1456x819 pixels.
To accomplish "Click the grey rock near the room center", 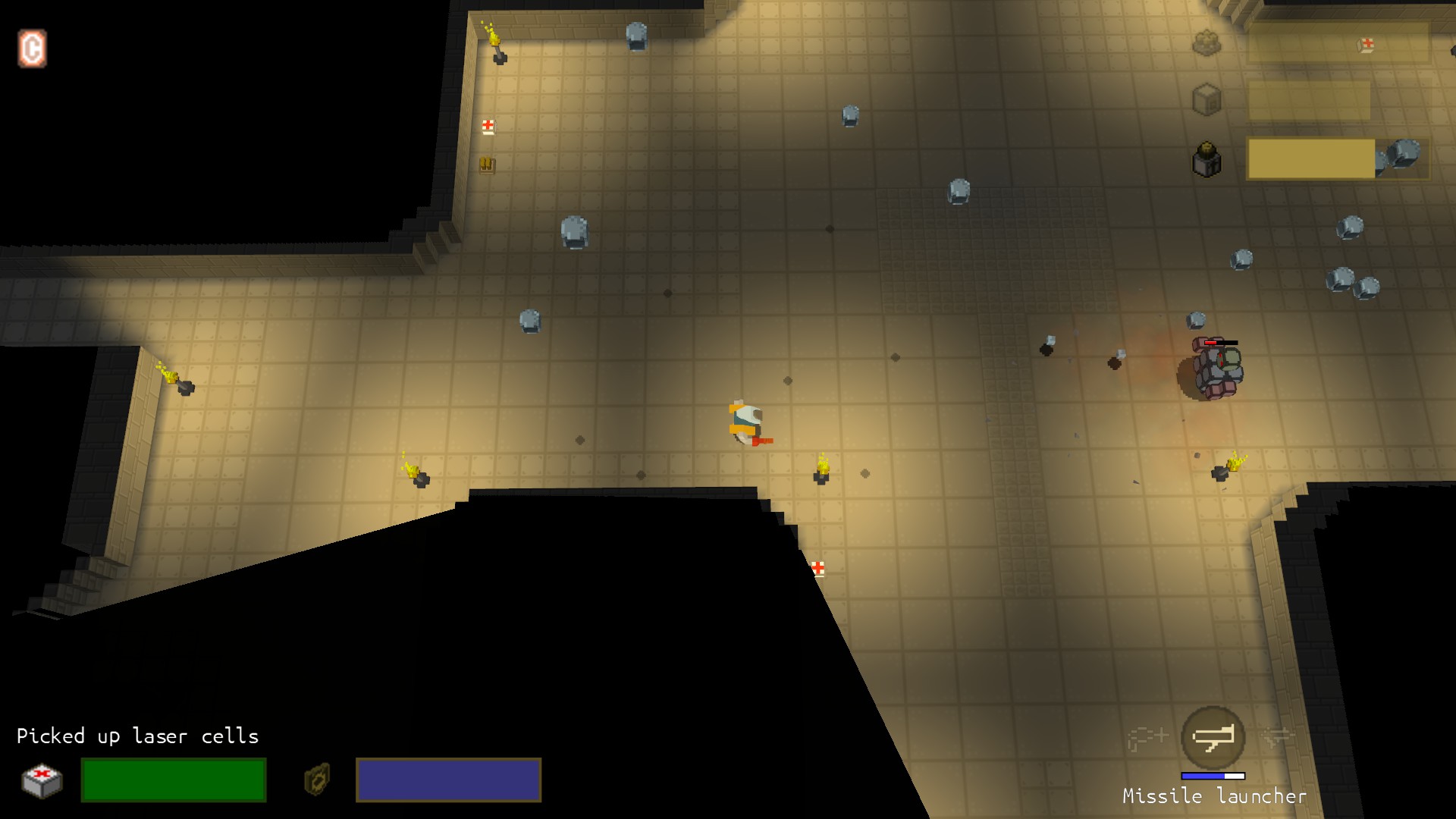I will coord(531,322).
